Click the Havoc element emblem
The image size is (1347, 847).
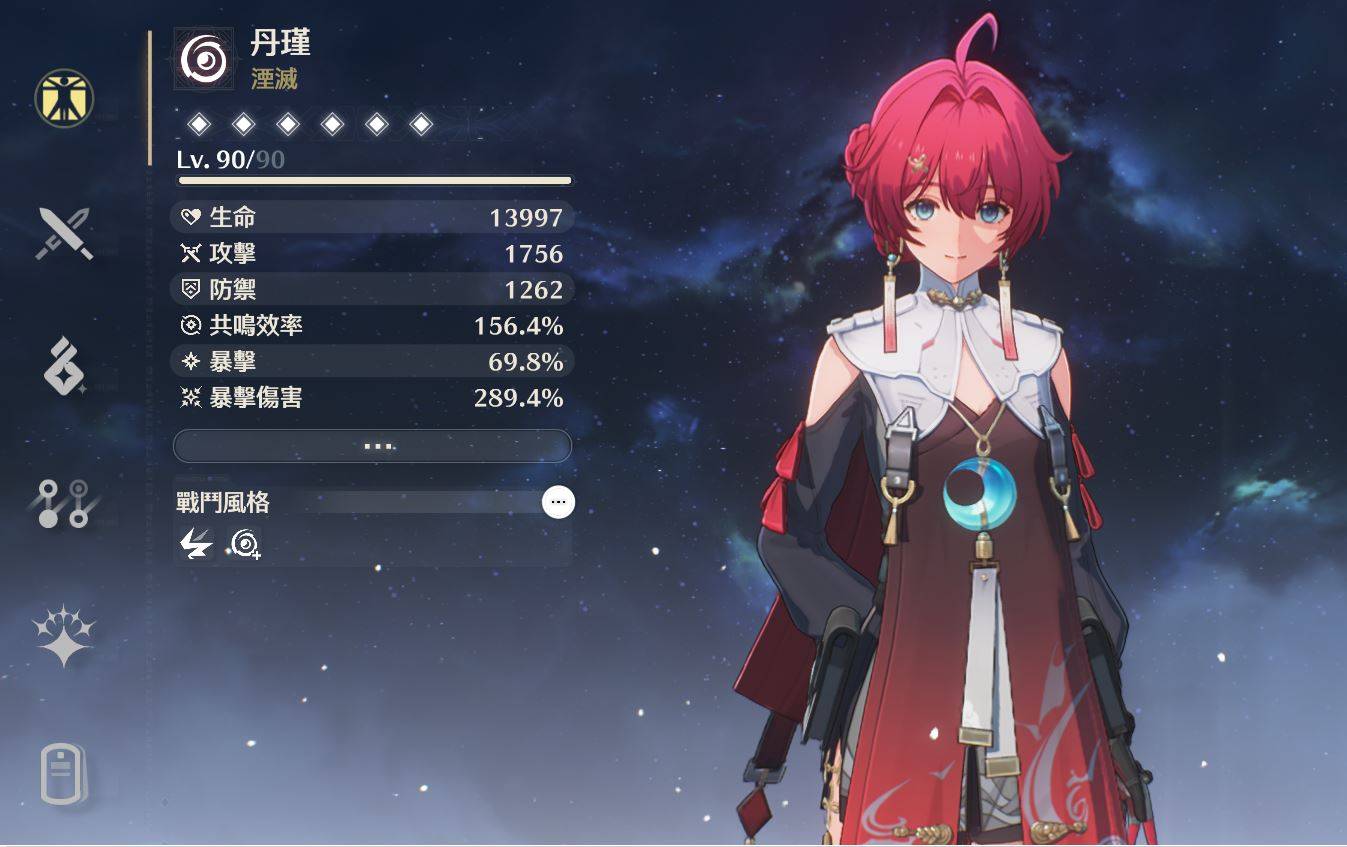tap(203, 59)
